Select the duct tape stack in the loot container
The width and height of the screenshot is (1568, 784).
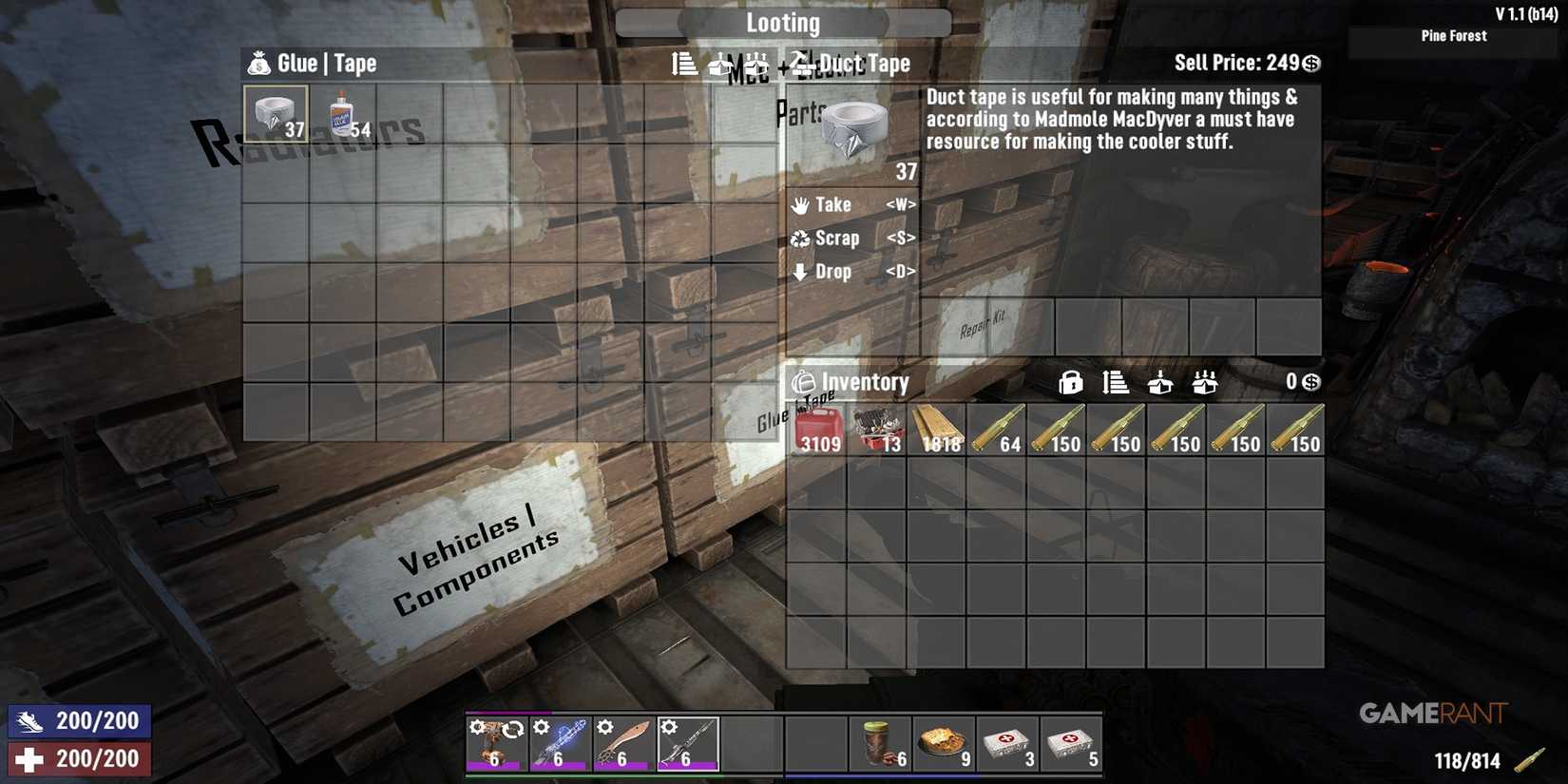click(276, 114)
